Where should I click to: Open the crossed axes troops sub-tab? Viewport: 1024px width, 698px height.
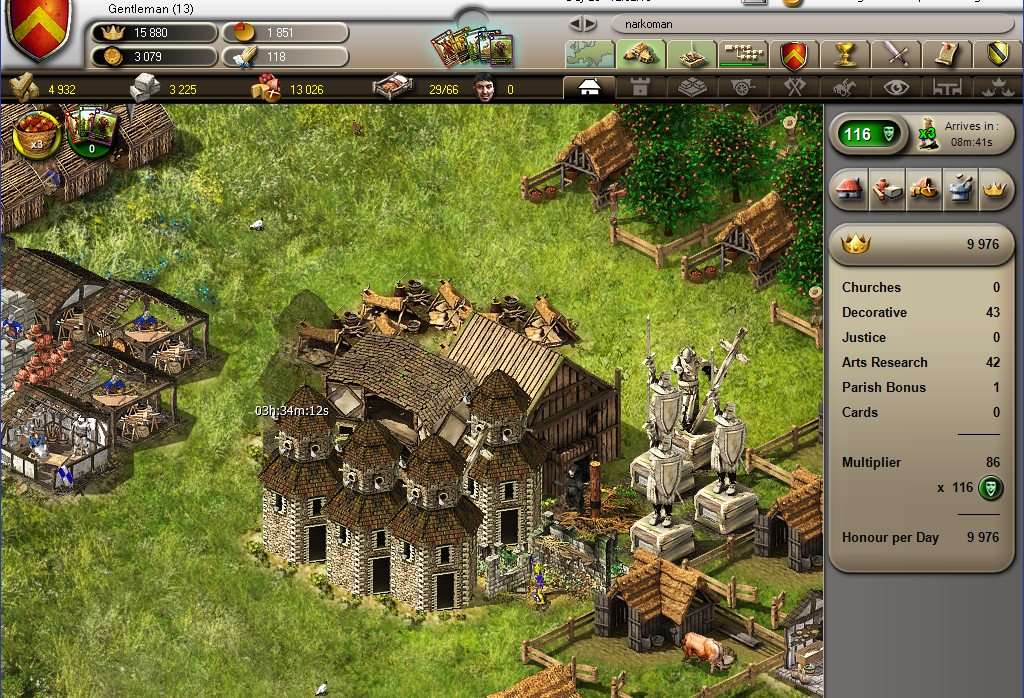point(795,87)
